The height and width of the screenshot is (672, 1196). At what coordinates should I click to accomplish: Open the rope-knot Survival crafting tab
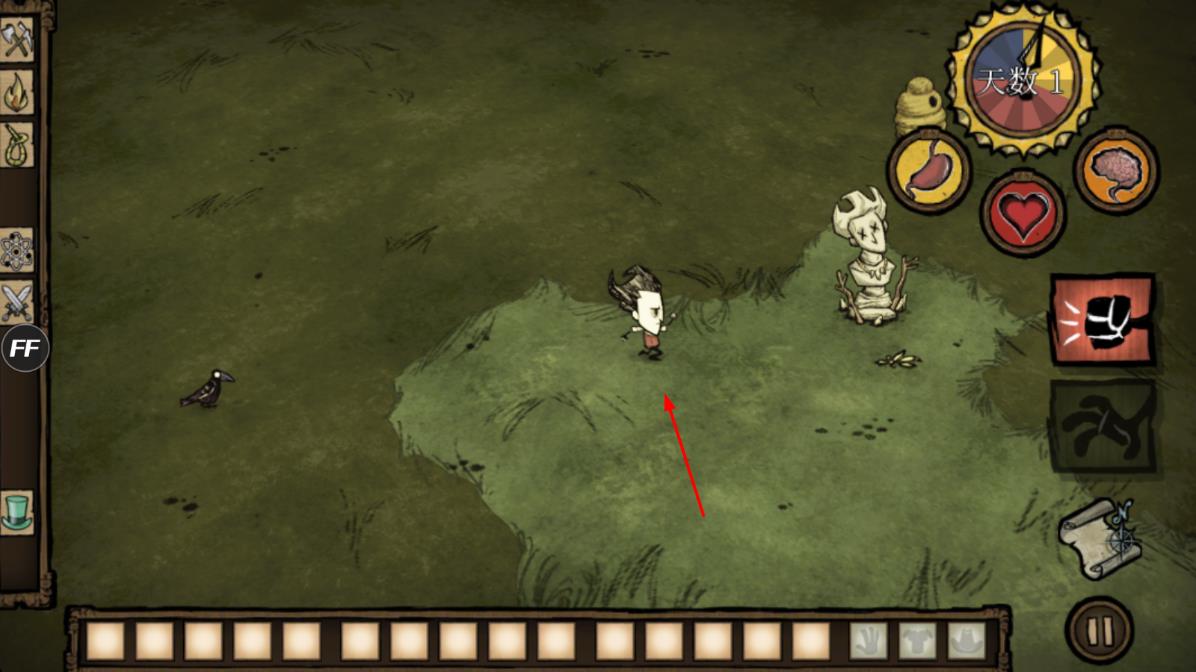[x=17, y=145]
